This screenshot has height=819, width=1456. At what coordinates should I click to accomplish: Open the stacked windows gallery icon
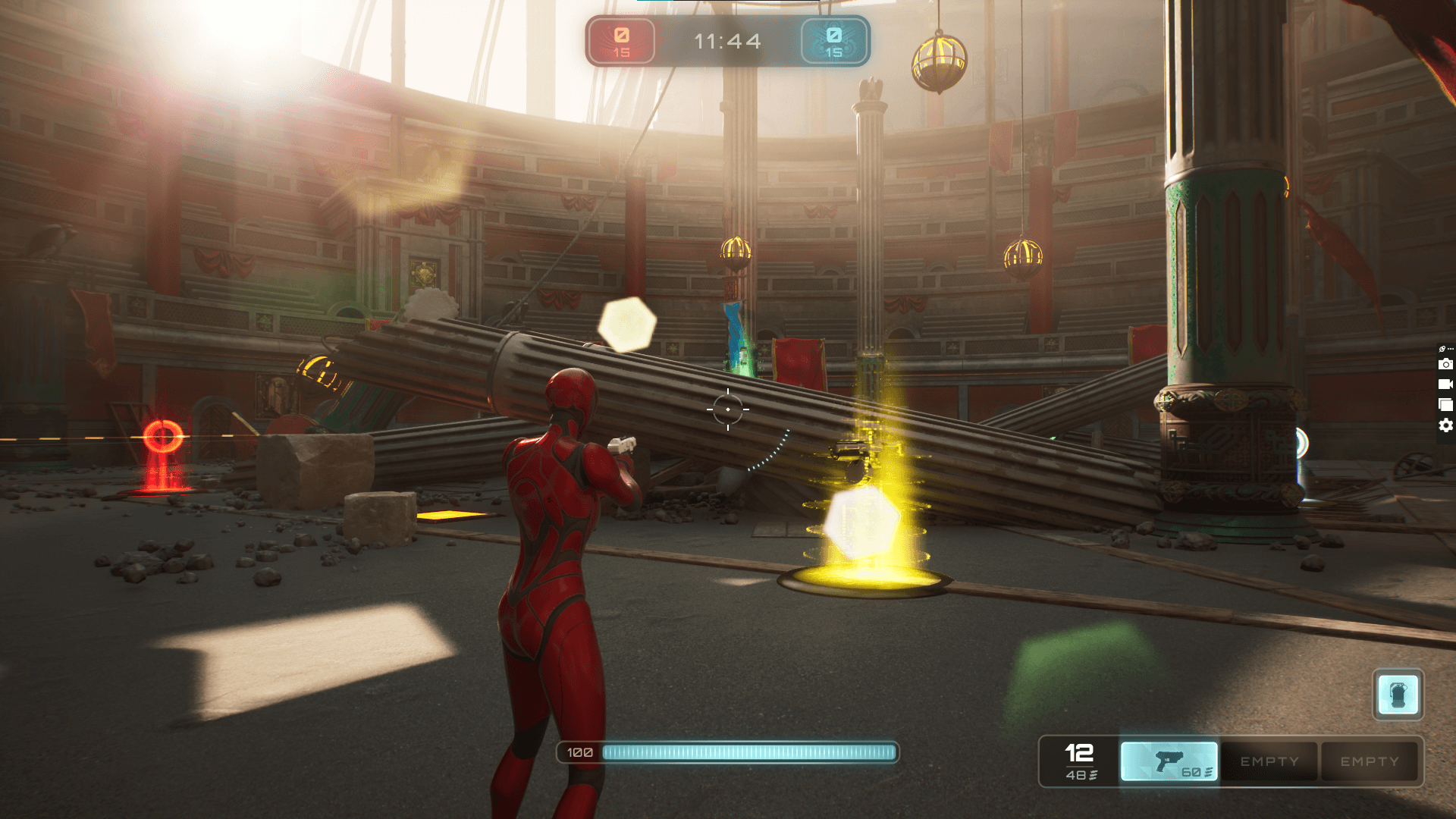[1445, 405]
